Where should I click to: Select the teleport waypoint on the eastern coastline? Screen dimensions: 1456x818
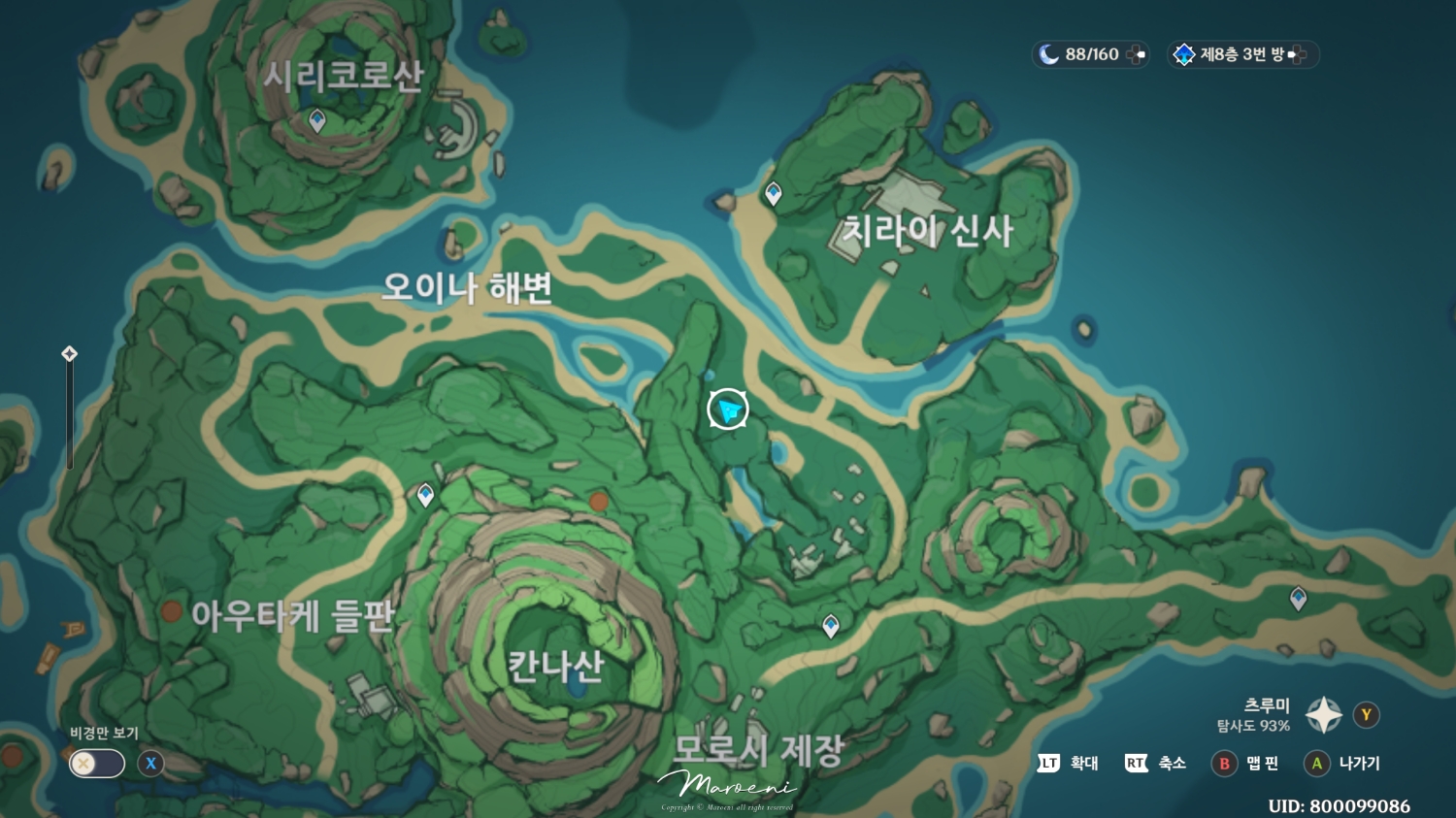point(1298,600)
